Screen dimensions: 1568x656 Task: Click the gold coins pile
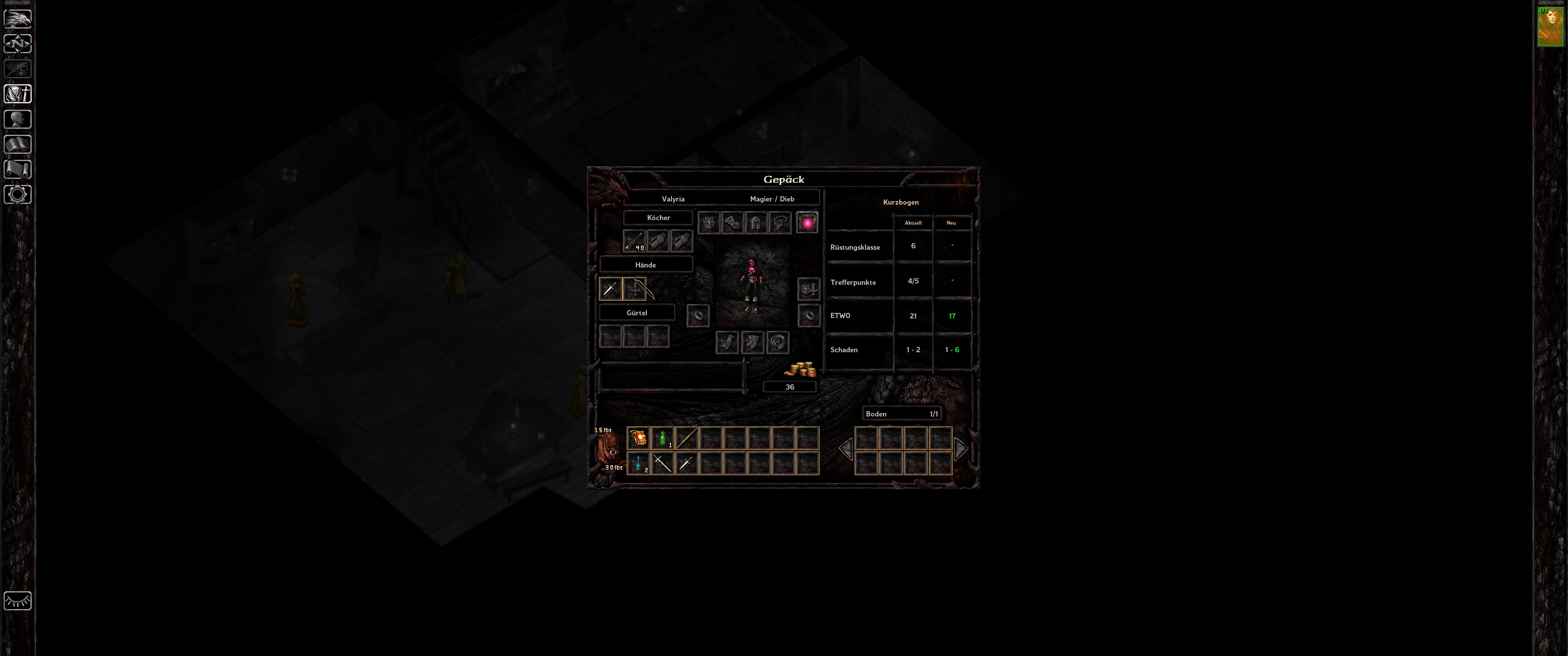coord(800,369)
